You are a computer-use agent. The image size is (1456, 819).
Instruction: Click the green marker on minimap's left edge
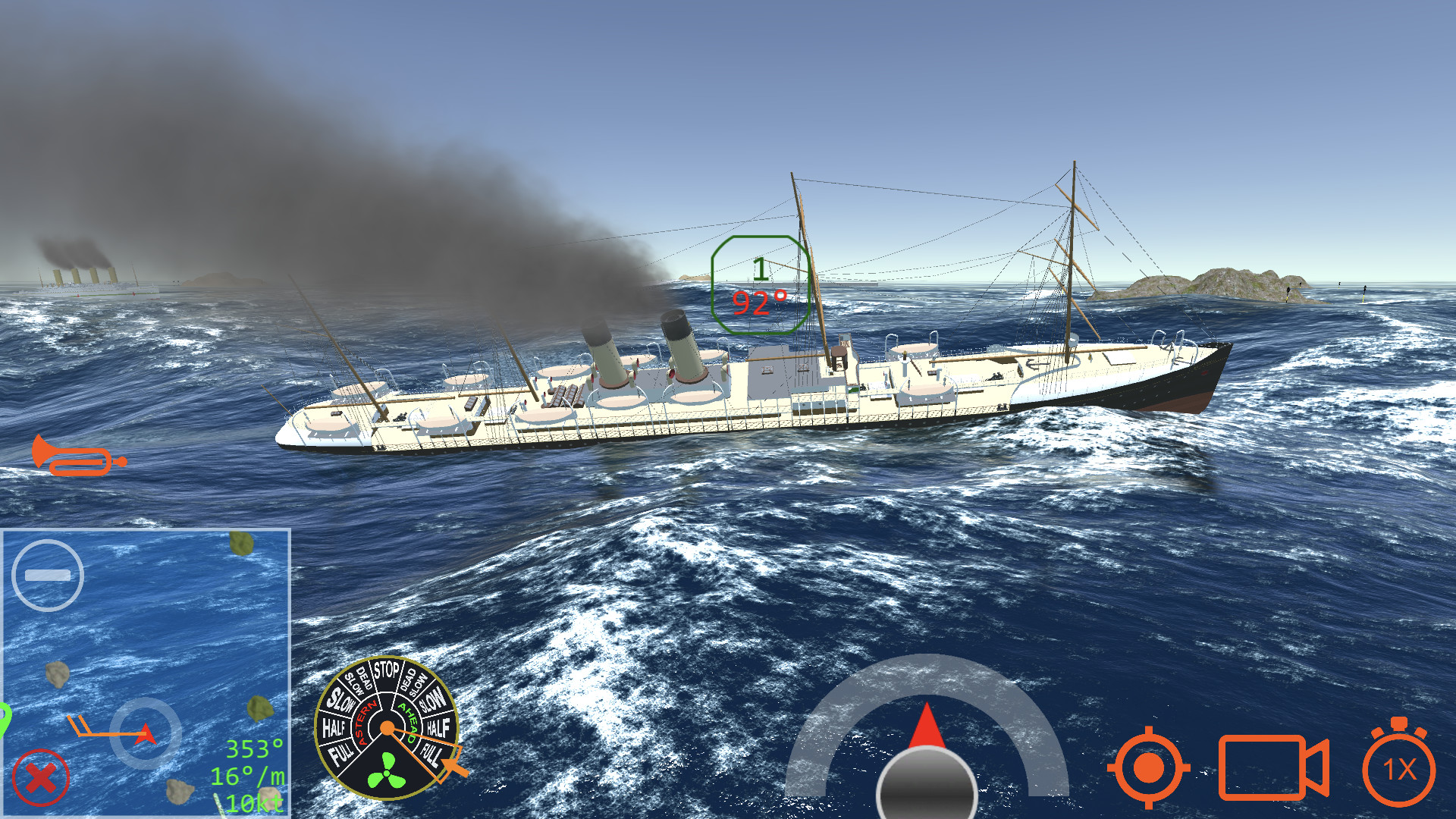click(x=4, y=717)
